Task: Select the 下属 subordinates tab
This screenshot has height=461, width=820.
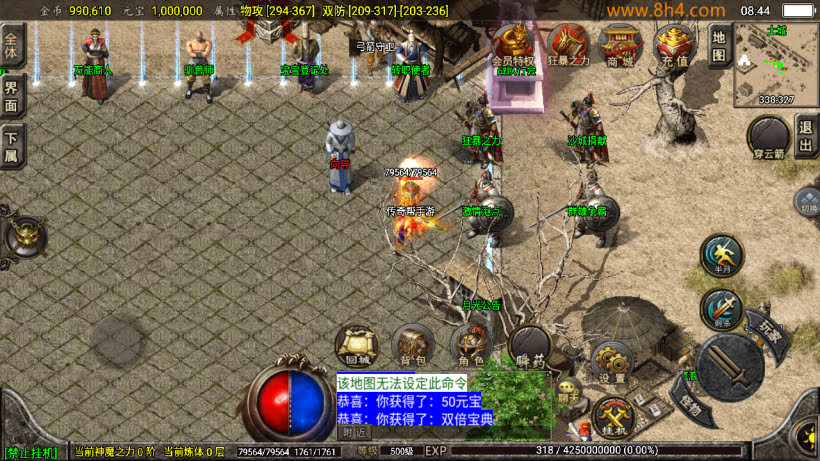Action: 12,146
